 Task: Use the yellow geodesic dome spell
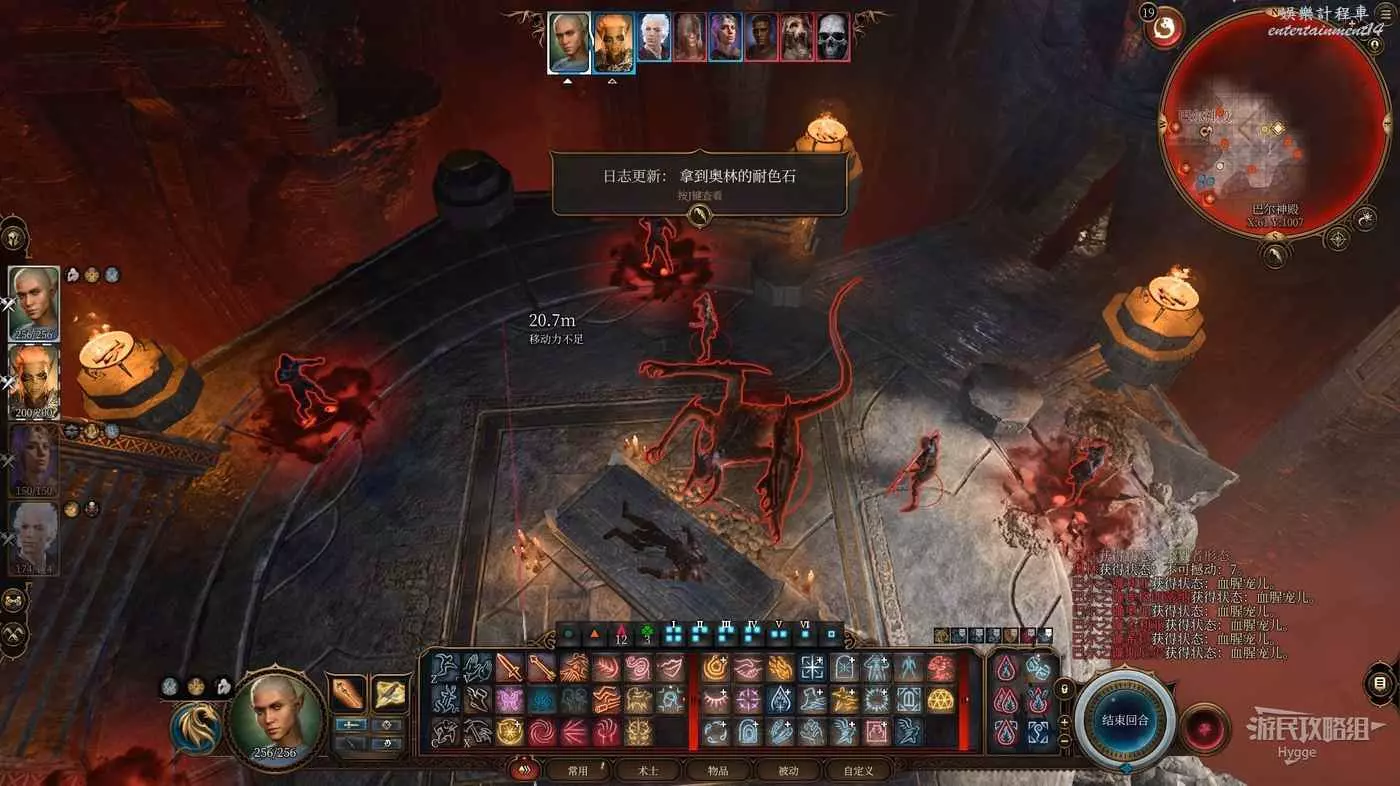point(939,699)
